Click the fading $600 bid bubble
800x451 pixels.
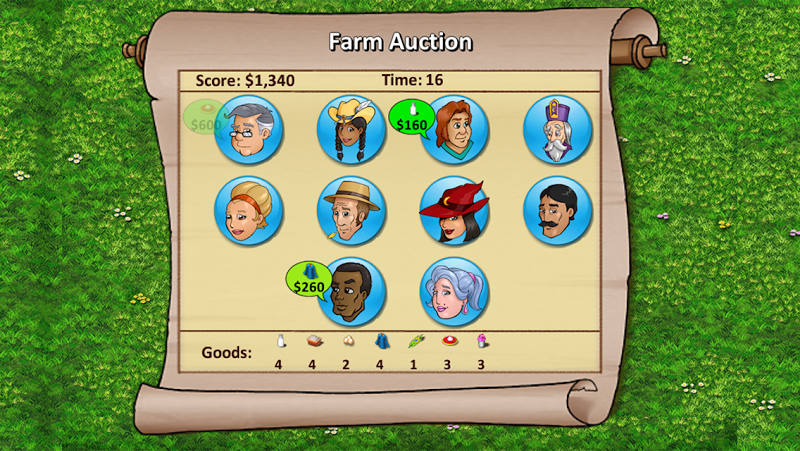205,118
